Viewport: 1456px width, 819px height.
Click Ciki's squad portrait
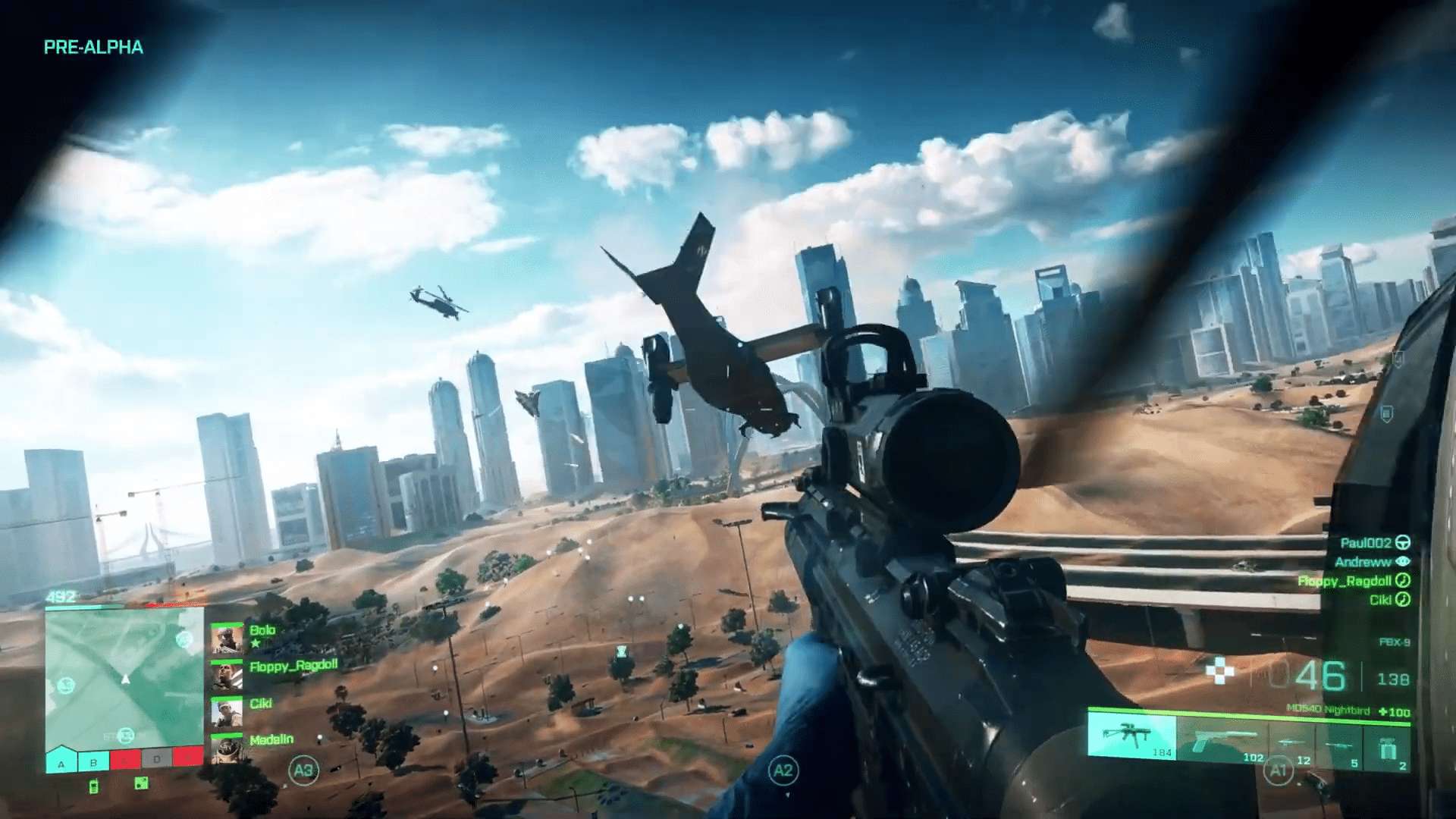click(x=227, y=712)
